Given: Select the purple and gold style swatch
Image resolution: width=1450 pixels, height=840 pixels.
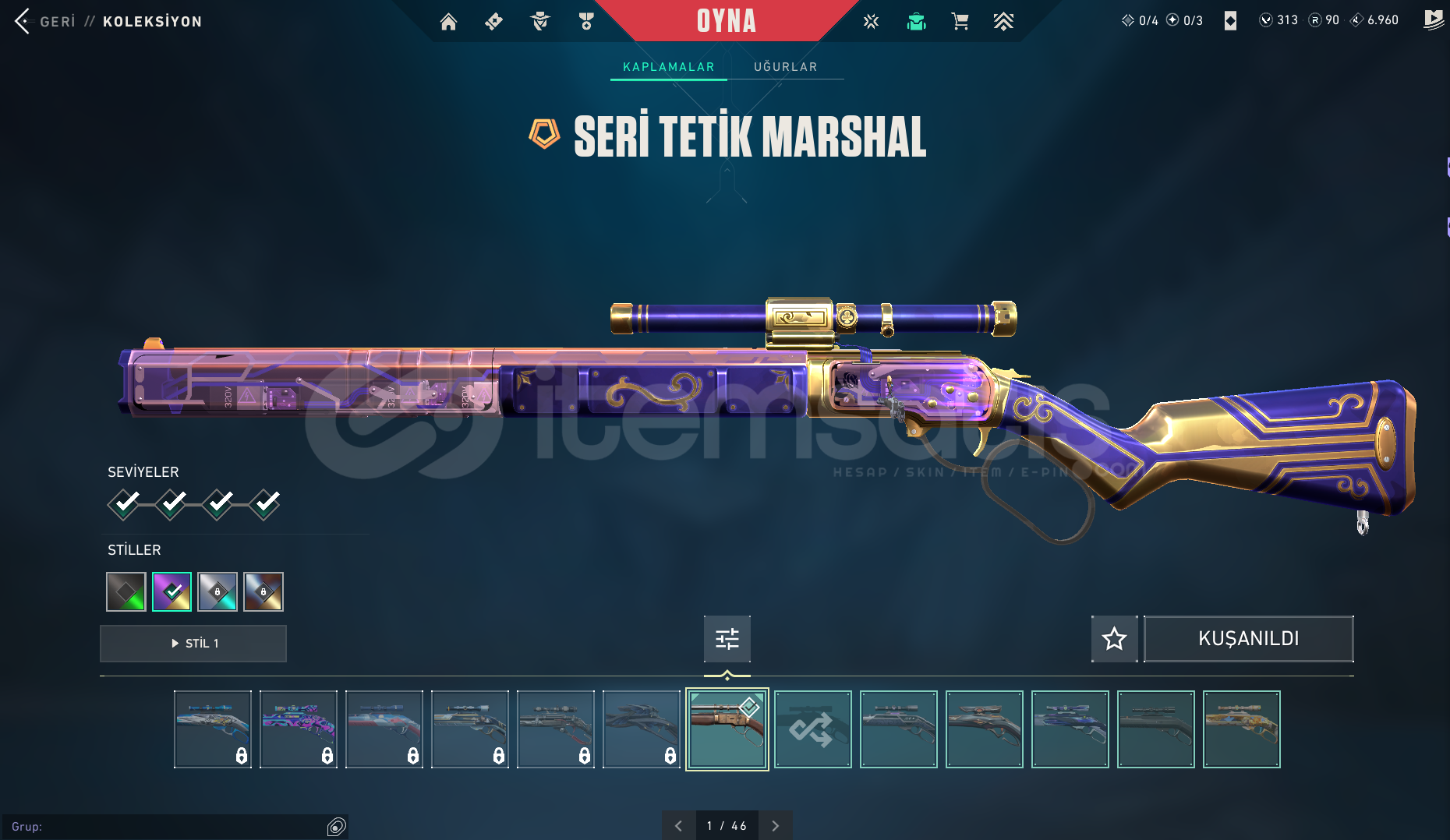Looking at the screenshot, I should (172, 592).
